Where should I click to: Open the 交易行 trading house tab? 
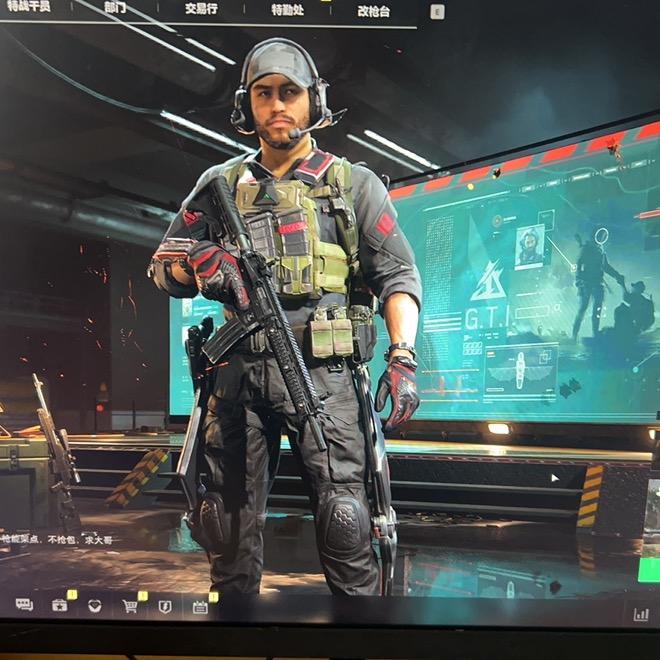coord(201,9)
